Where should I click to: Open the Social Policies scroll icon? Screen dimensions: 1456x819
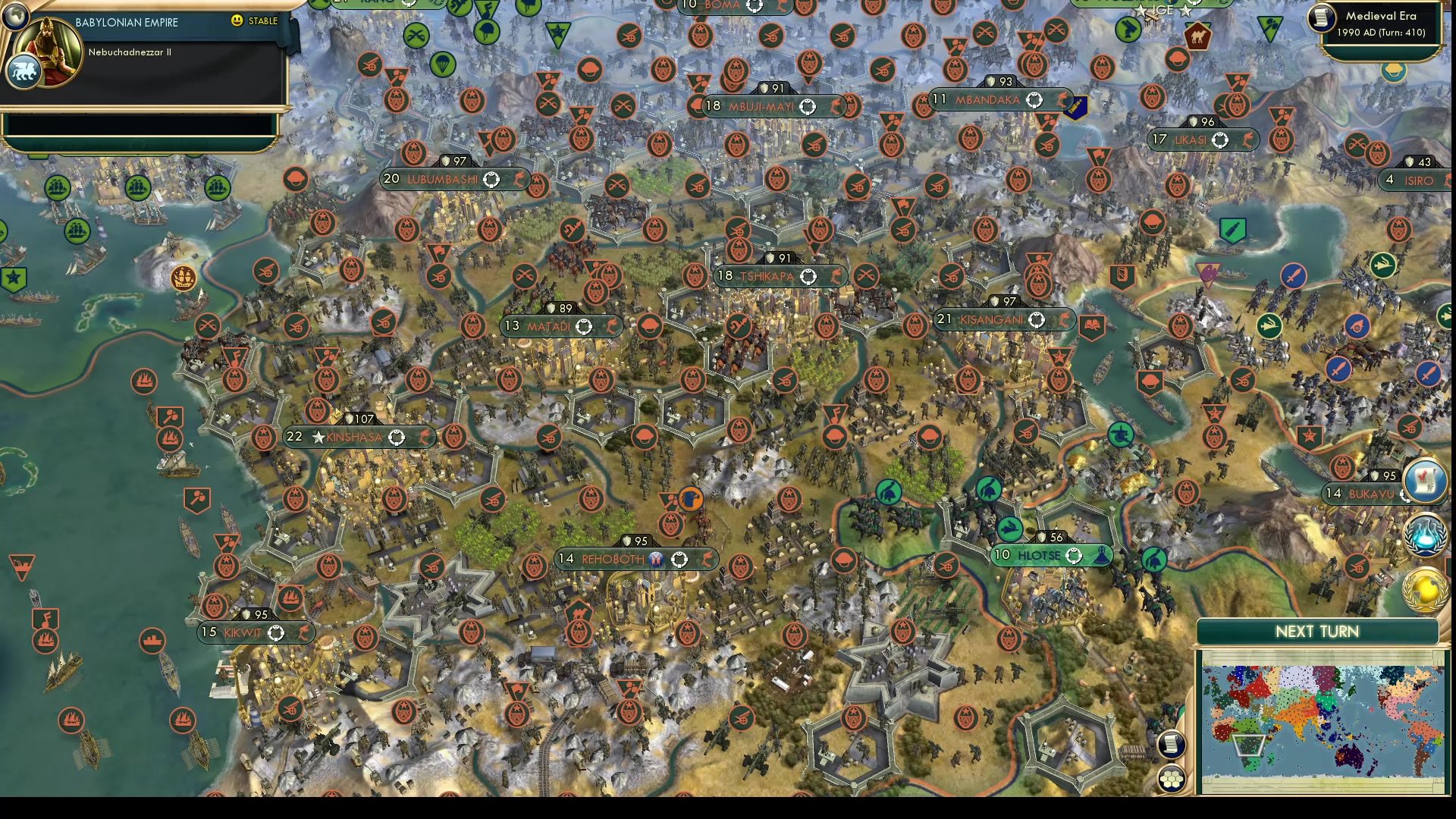1426,481
